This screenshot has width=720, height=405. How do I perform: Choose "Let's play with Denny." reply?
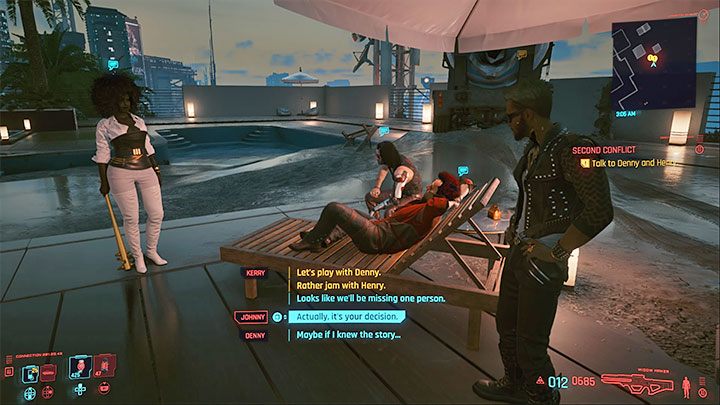pyautogui.click(x=335, y=272)
